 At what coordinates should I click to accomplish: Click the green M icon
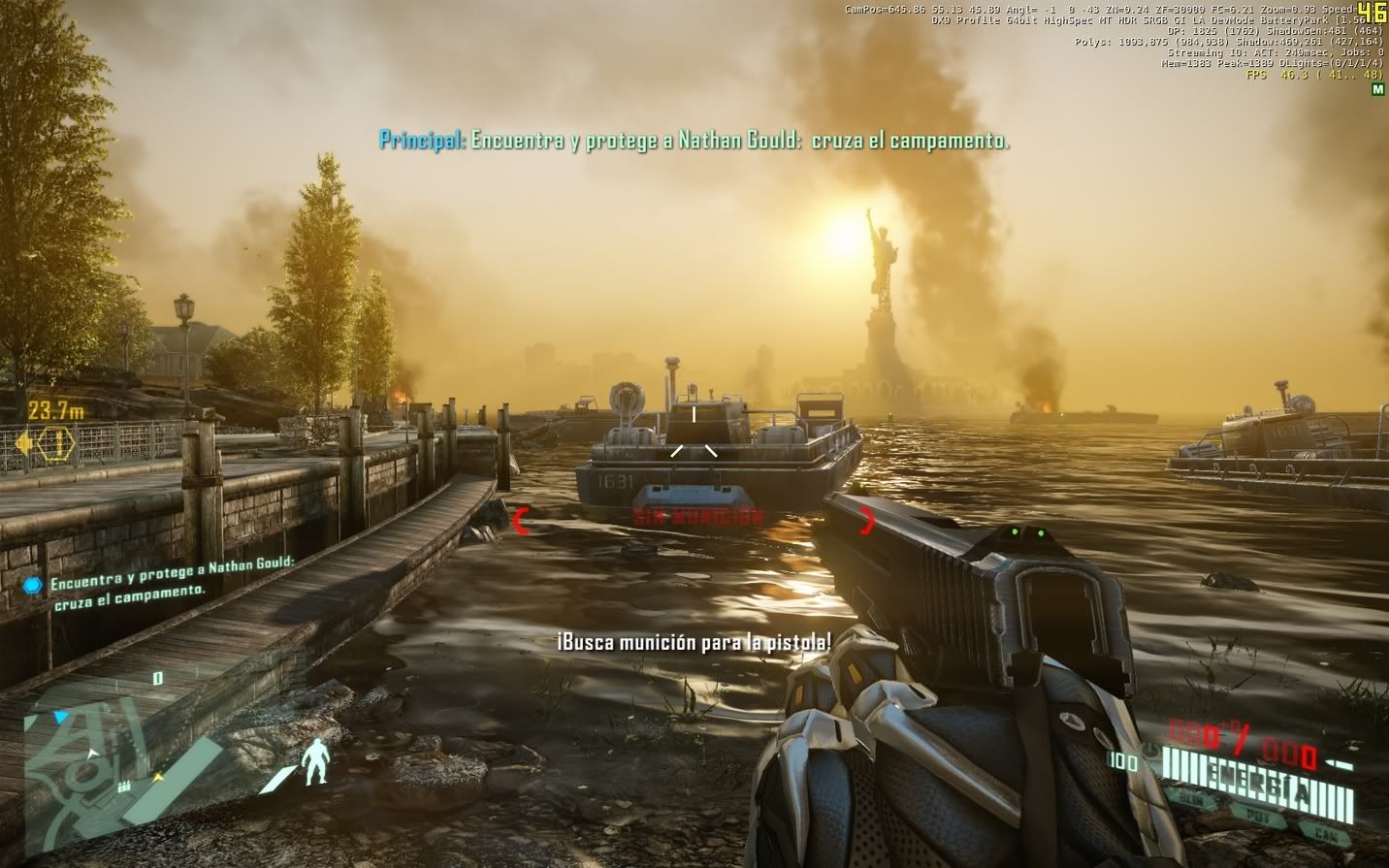click(1377, 89)
